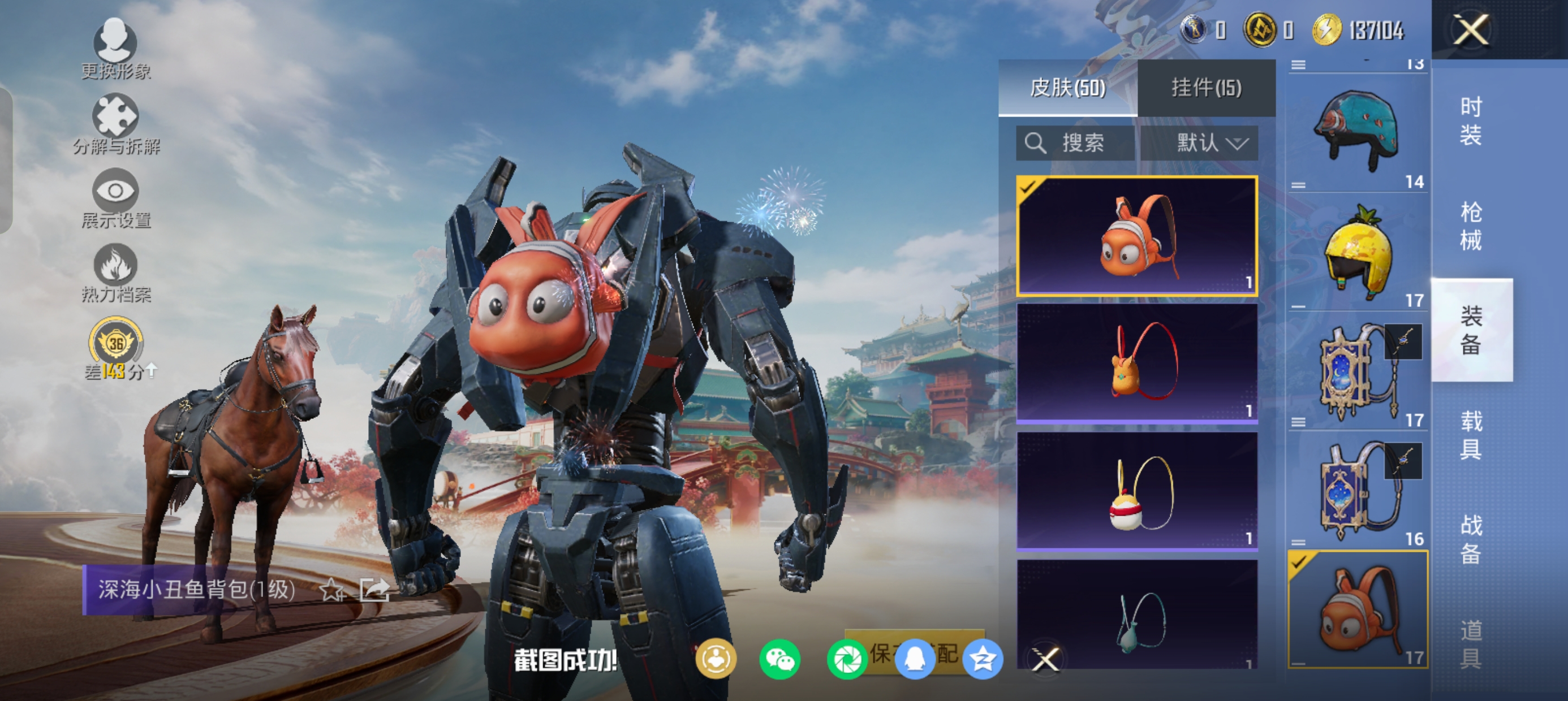
Task: Open 展示设置 display settings
Action: (x=115, y=199)
